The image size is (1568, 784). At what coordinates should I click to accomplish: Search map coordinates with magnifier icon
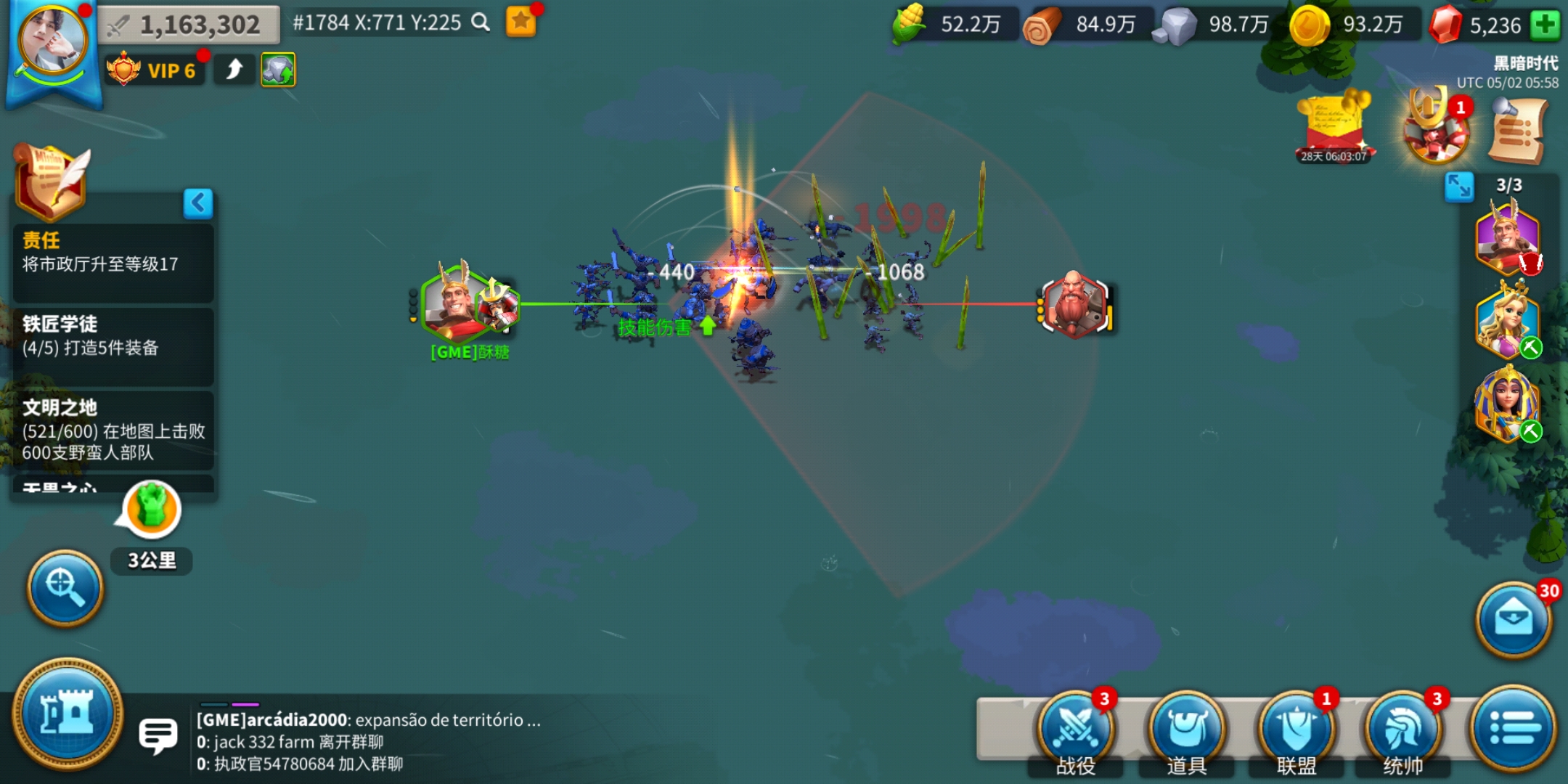[x=481, y=23]
